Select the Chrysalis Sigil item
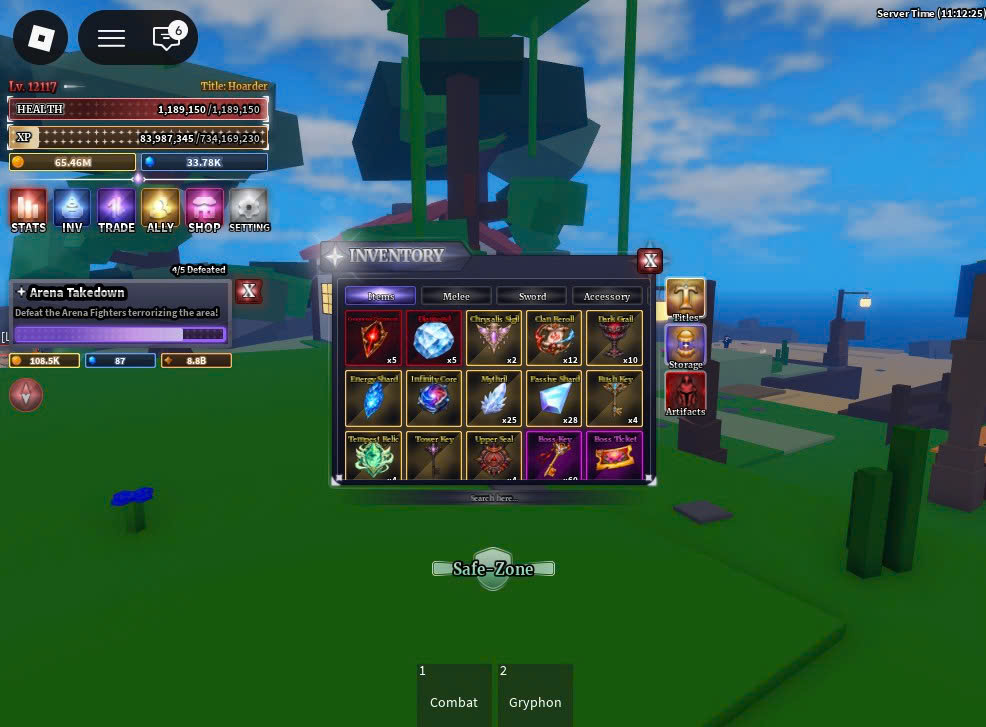Screen dimensions: 986x727 494,339
